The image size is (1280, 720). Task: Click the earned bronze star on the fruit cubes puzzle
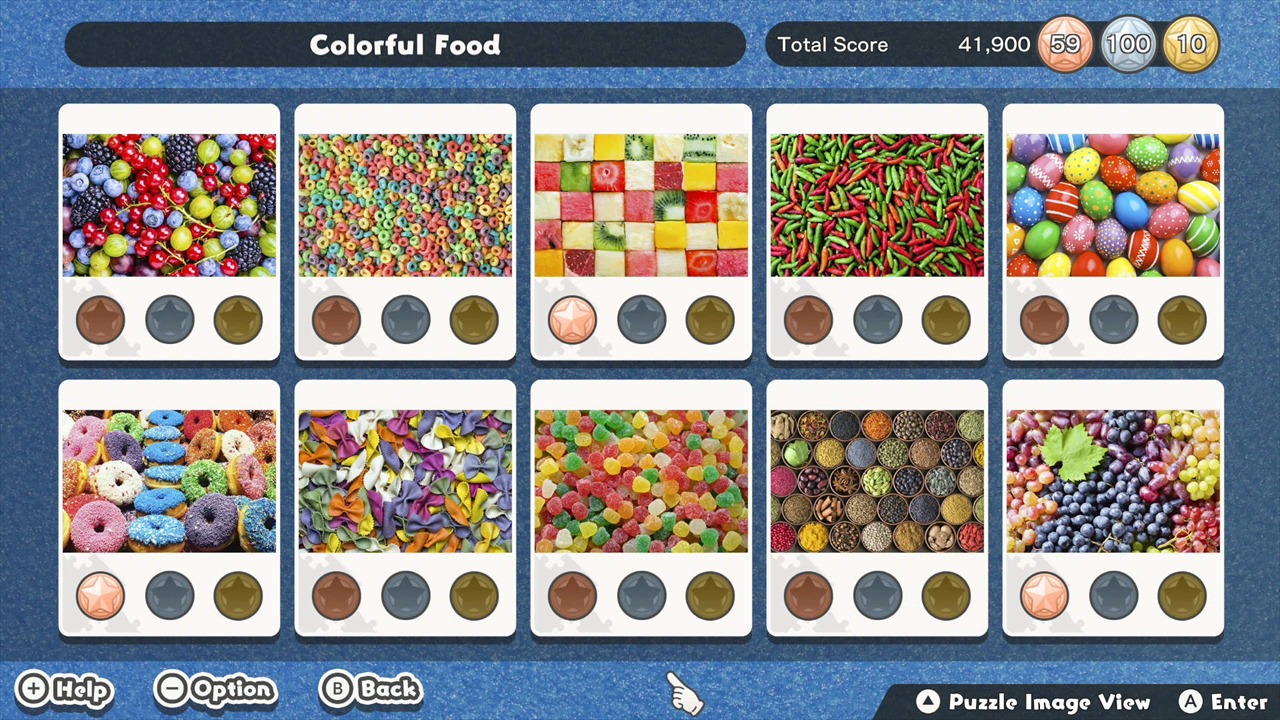tap(573, 318)
